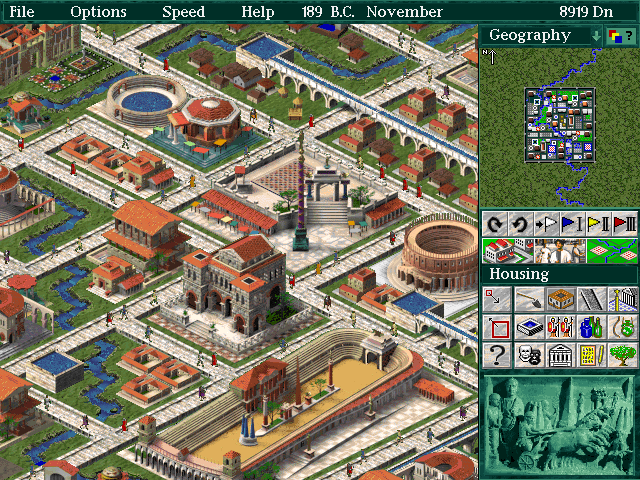Click the question mark query tool
Screen dimensions: 640x480
(x=497, y=355)
